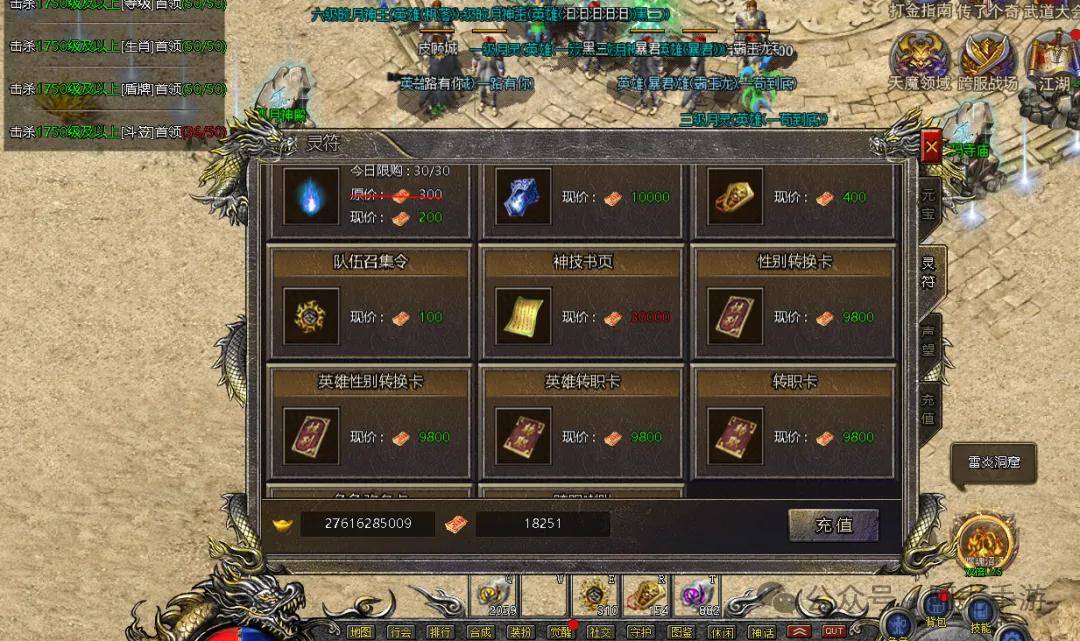Buy the 转职卡 class change card
Viewport: 1080px width, 641px height.
[x=735, y=436]
